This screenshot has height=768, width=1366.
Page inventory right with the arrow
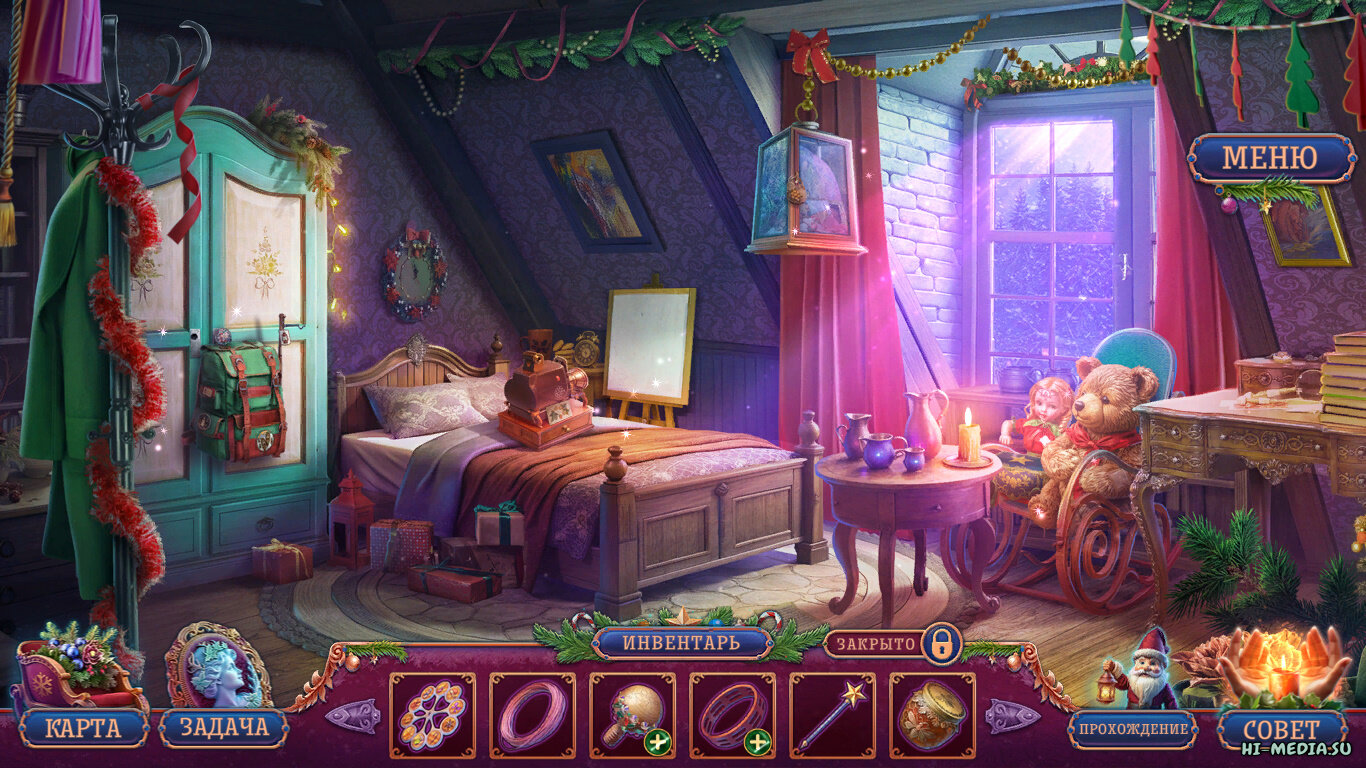coord(1012,716)
